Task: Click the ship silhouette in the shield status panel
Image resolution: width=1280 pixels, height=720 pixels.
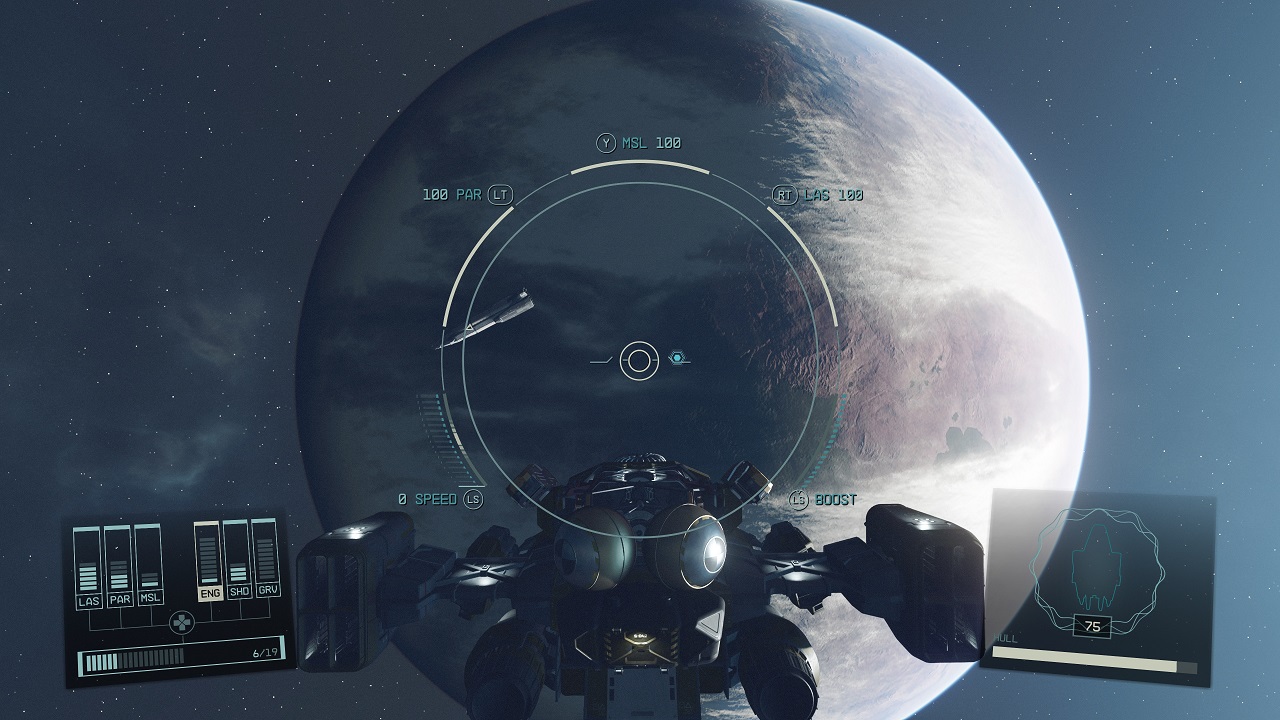Action: click(1099, 570)
